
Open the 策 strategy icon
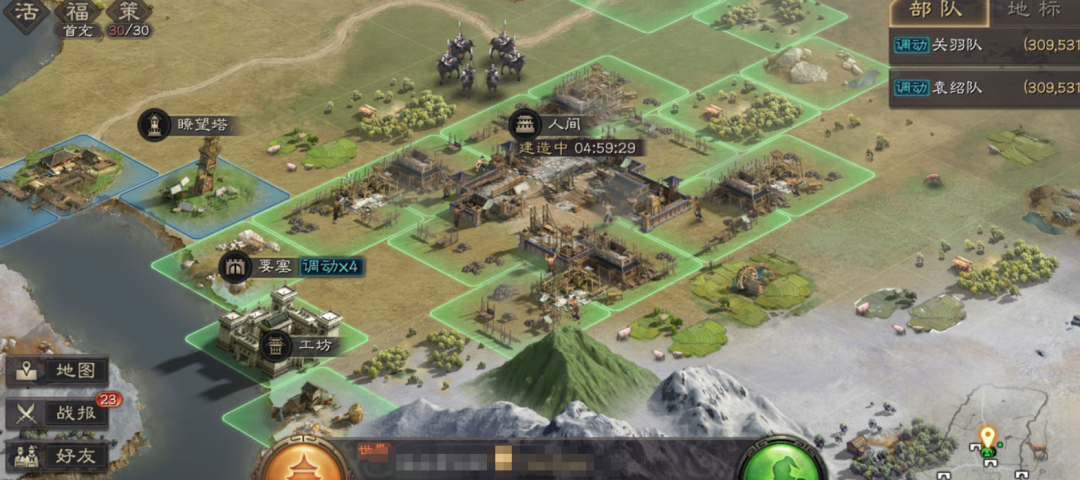pyautogui.click(x=128, y=12)
